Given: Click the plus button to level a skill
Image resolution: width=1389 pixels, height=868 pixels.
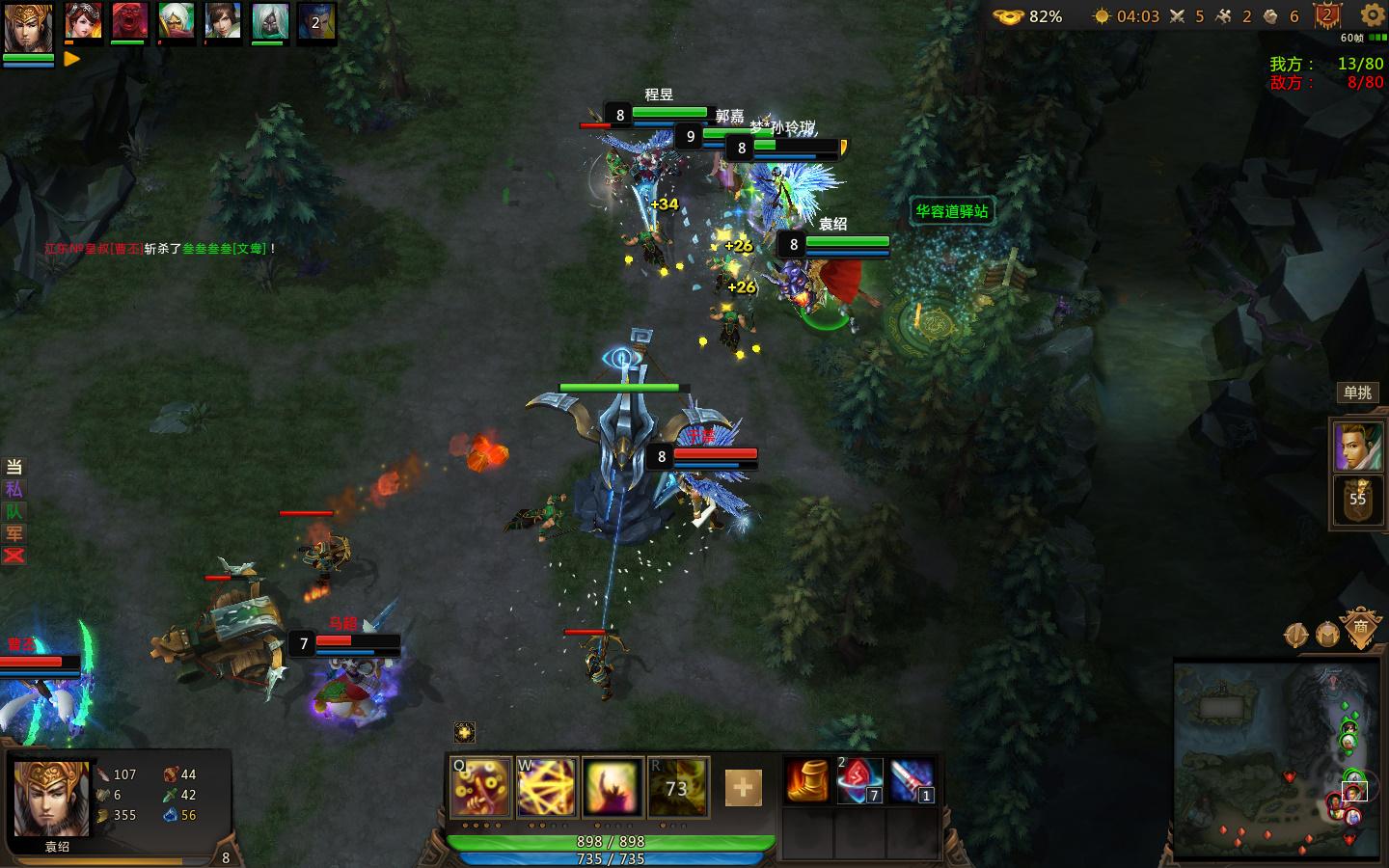Looking at the screenshot, I should click(x=741, y=788).
